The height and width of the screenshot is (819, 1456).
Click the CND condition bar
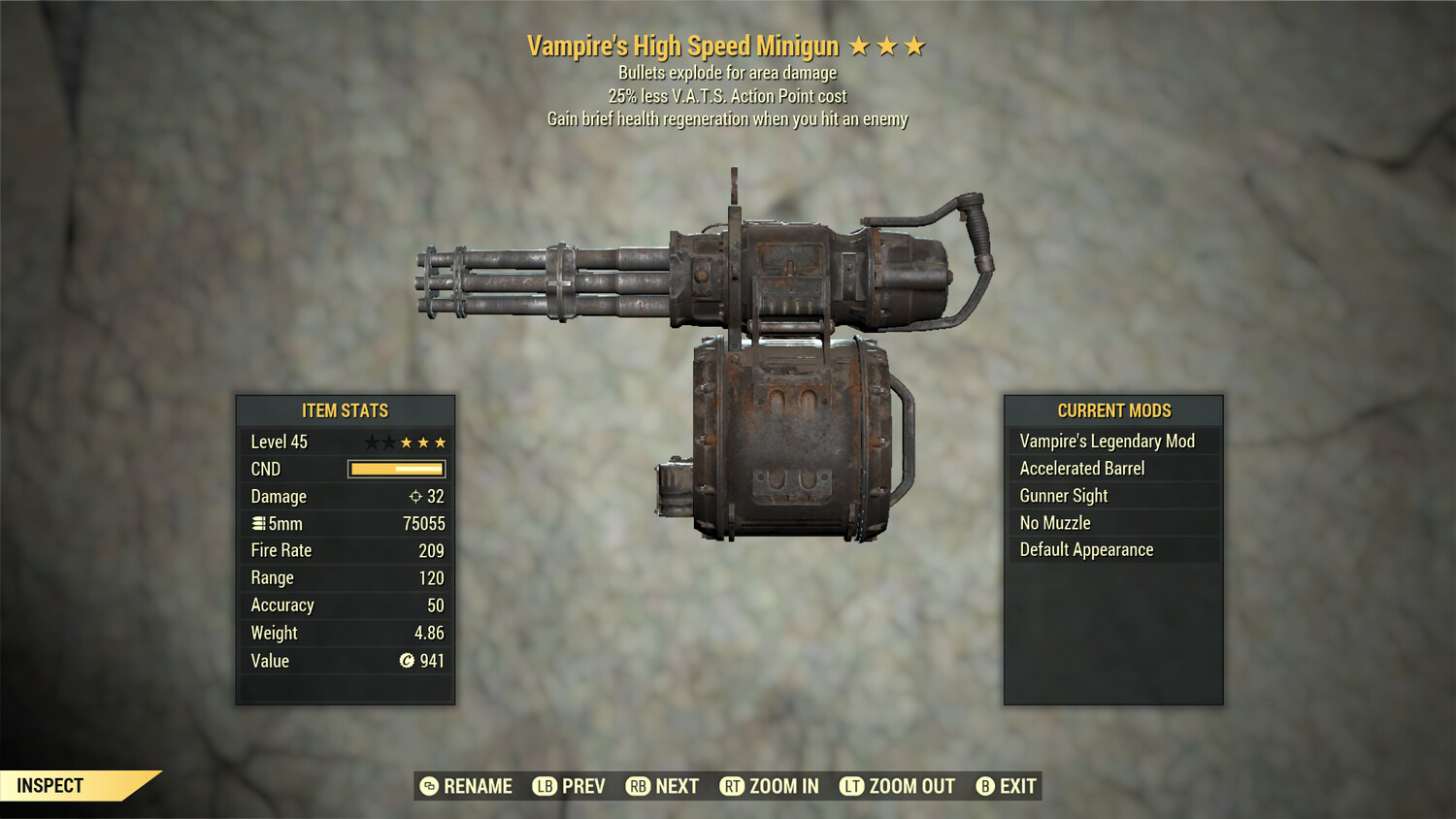point(395,469)
